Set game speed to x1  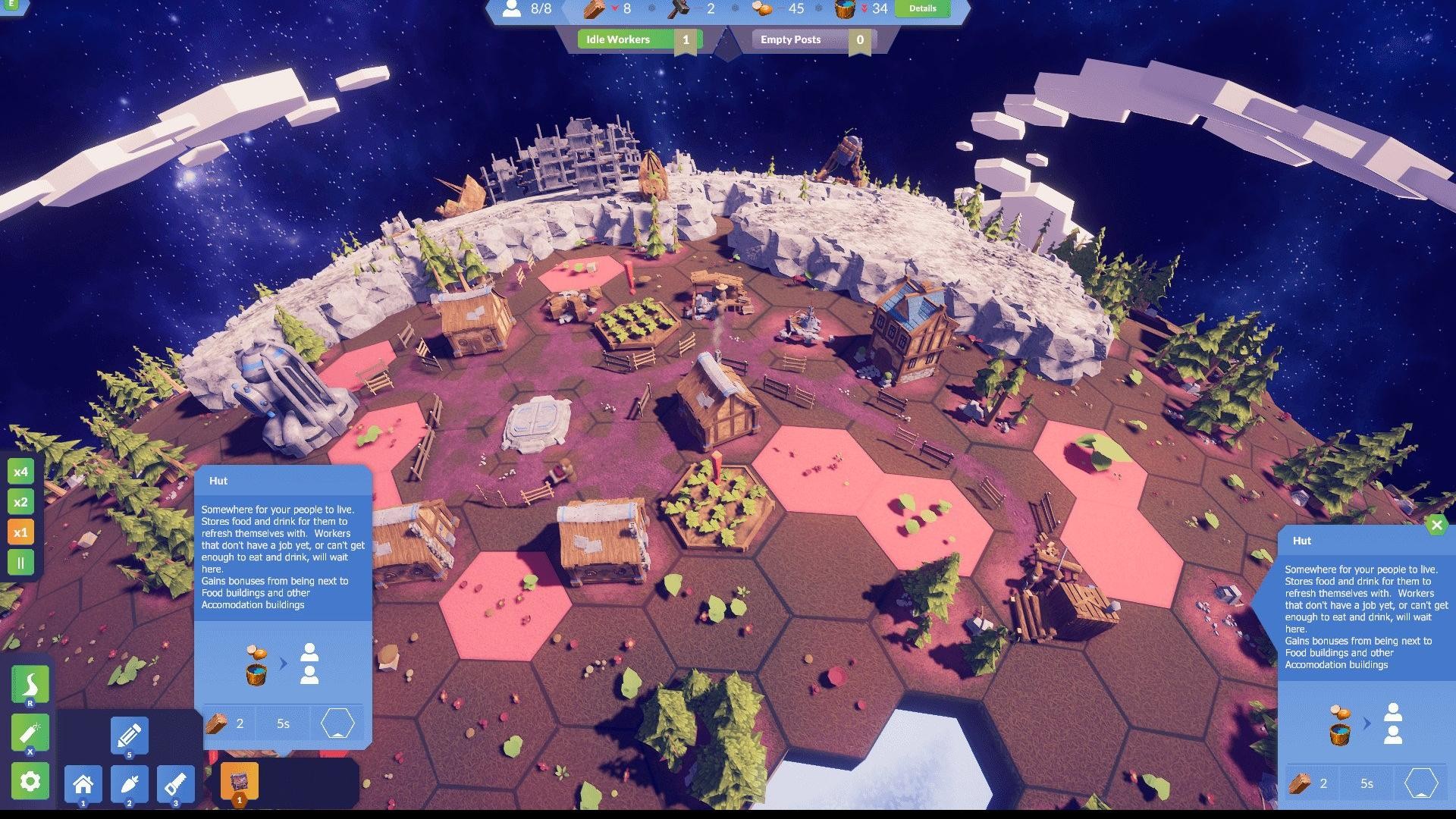click(20, 532)
